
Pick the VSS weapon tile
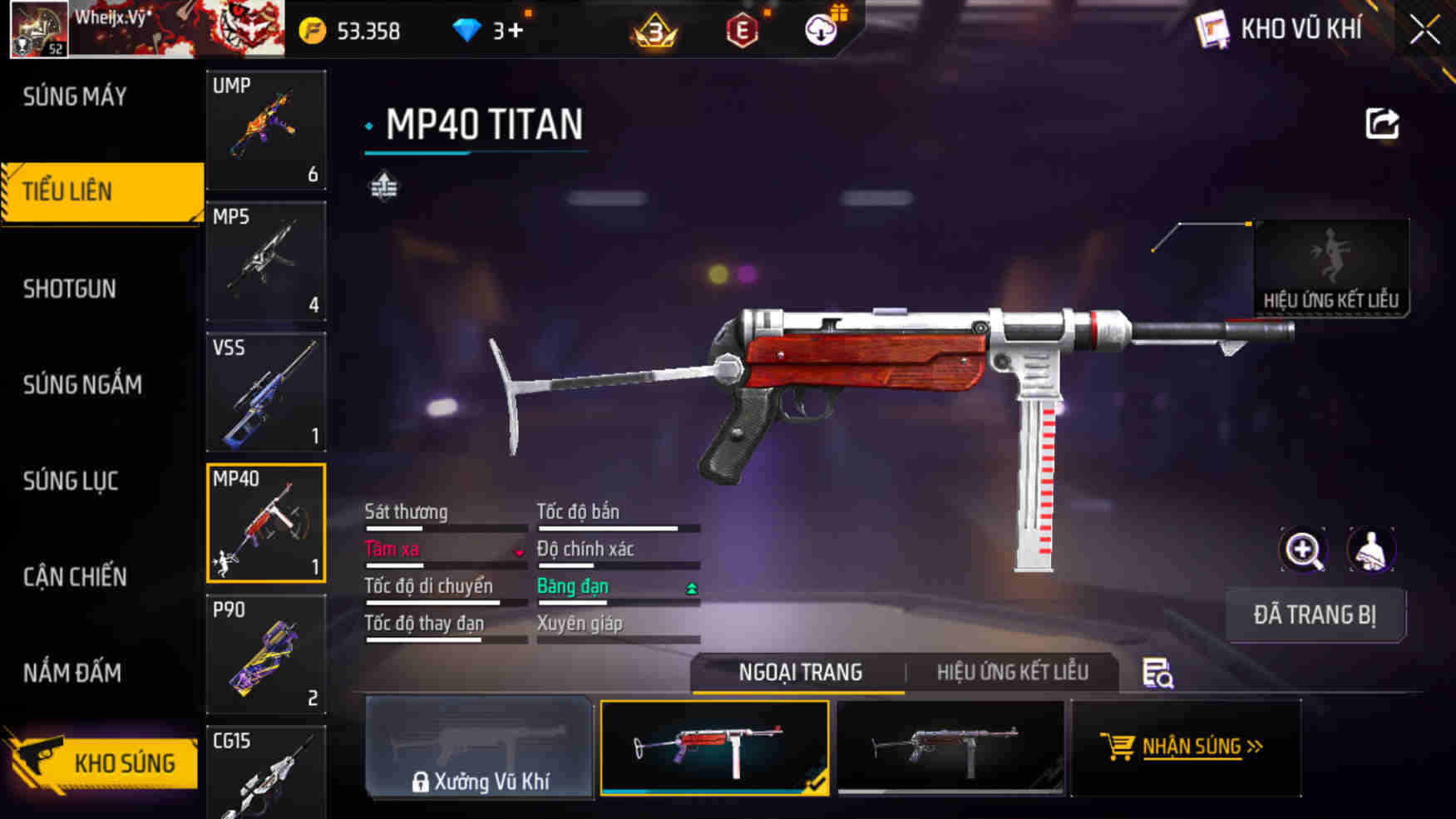(265, 392)
